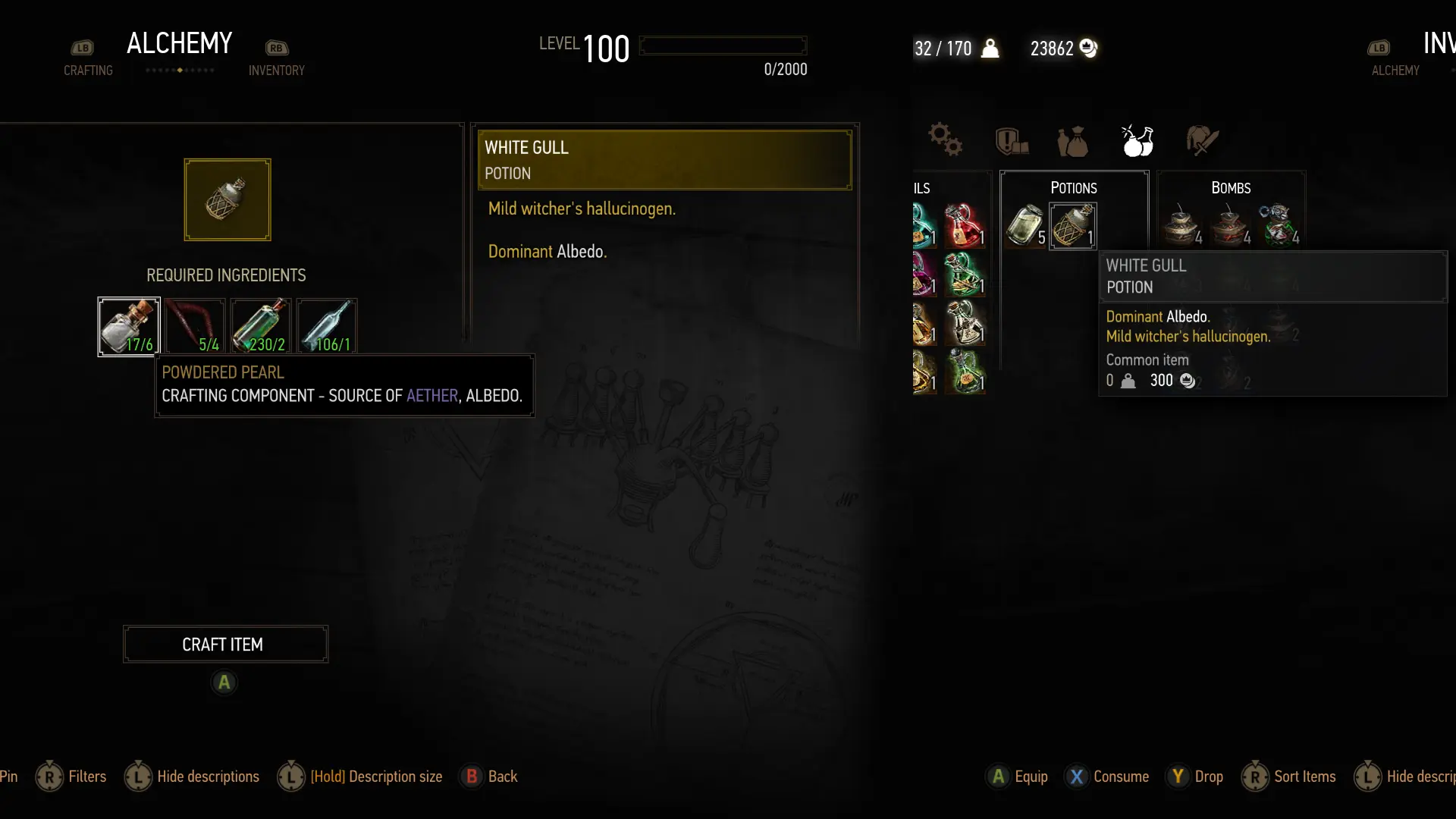Viewport: 1456px width, 819px height.
Task: Click the White Gull recipe preview icon
Action: (x=227, y=199)
